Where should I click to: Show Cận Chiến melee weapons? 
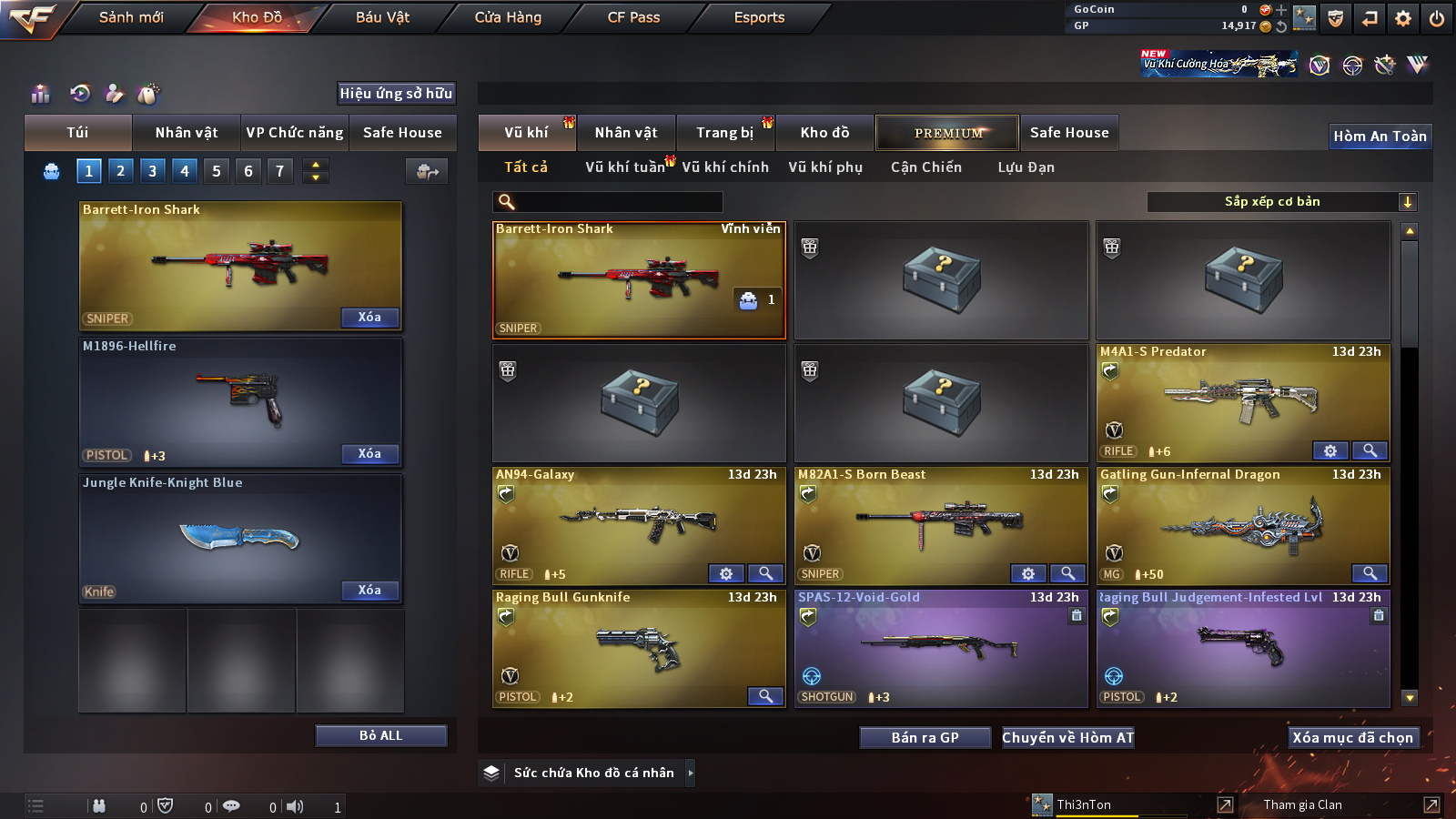925,167
